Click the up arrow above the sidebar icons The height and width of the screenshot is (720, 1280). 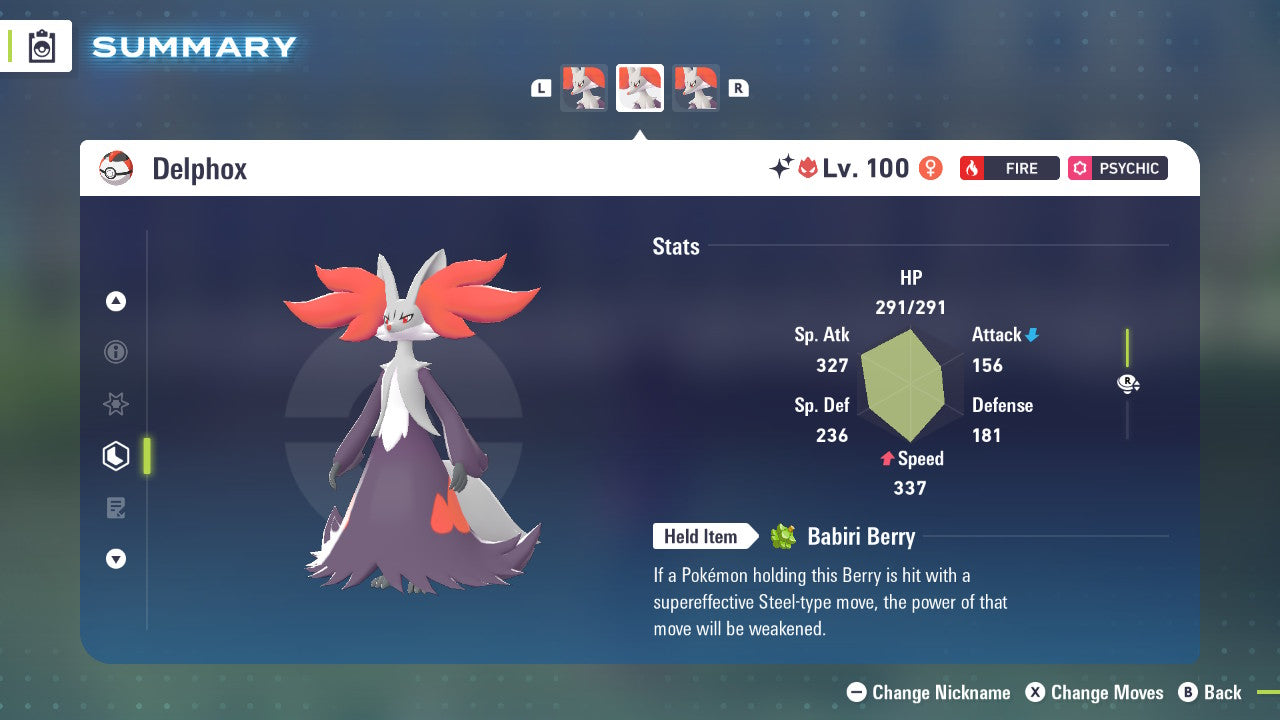[116, 301]
